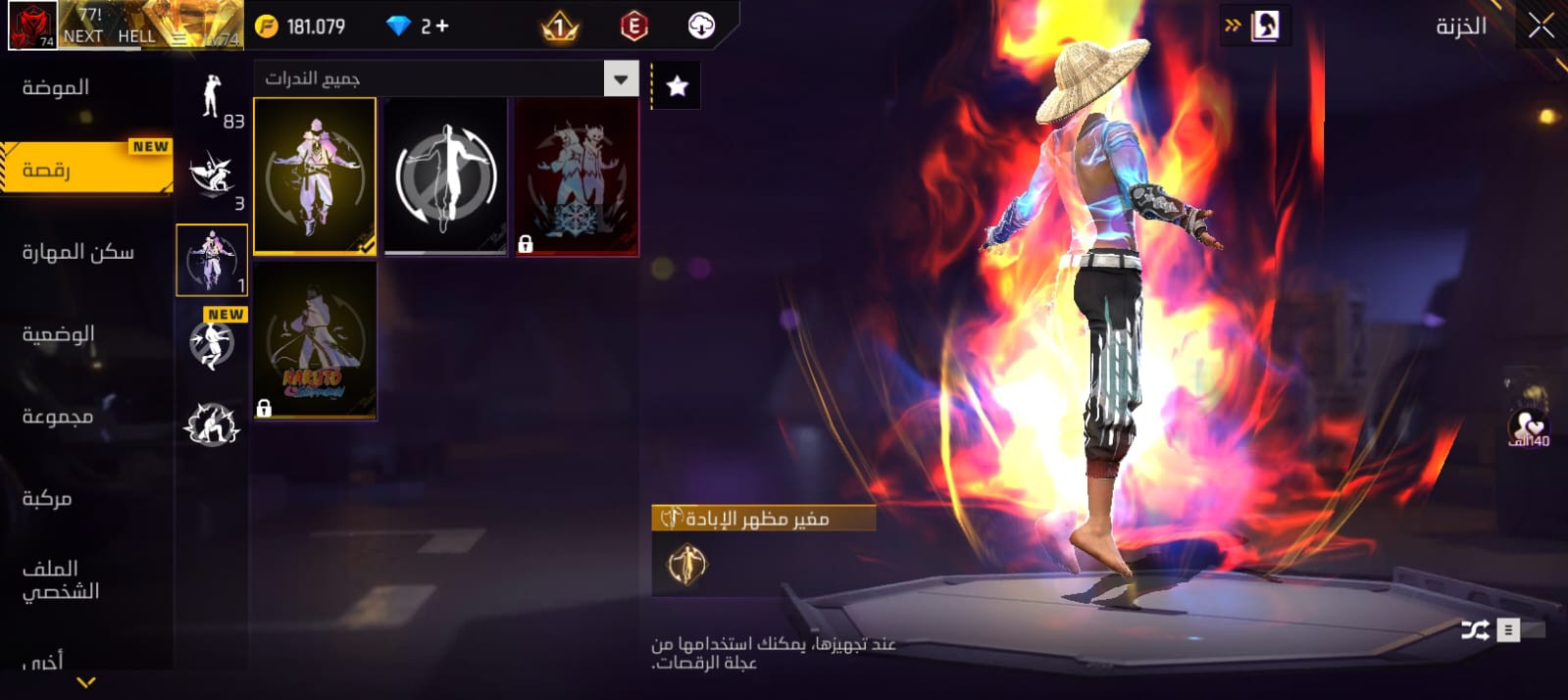1568x700 pixels.
Task: Open the subcategory icon marked NEW
Action: tap(213, 341)
